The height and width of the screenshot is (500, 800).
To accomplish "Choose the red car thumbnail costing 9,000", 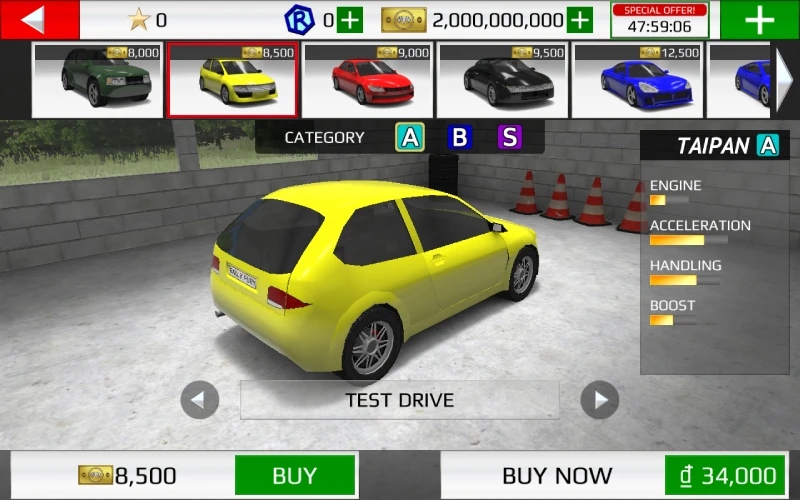I will (x=367, y=80).
